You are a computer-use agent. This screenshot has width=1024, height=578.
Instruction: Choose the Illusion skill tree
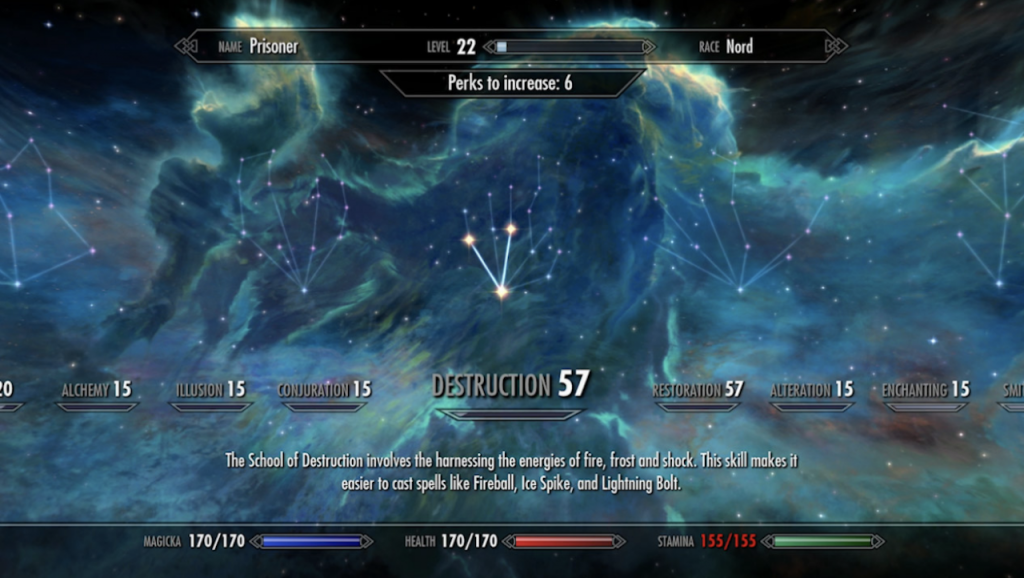point(210,390)
